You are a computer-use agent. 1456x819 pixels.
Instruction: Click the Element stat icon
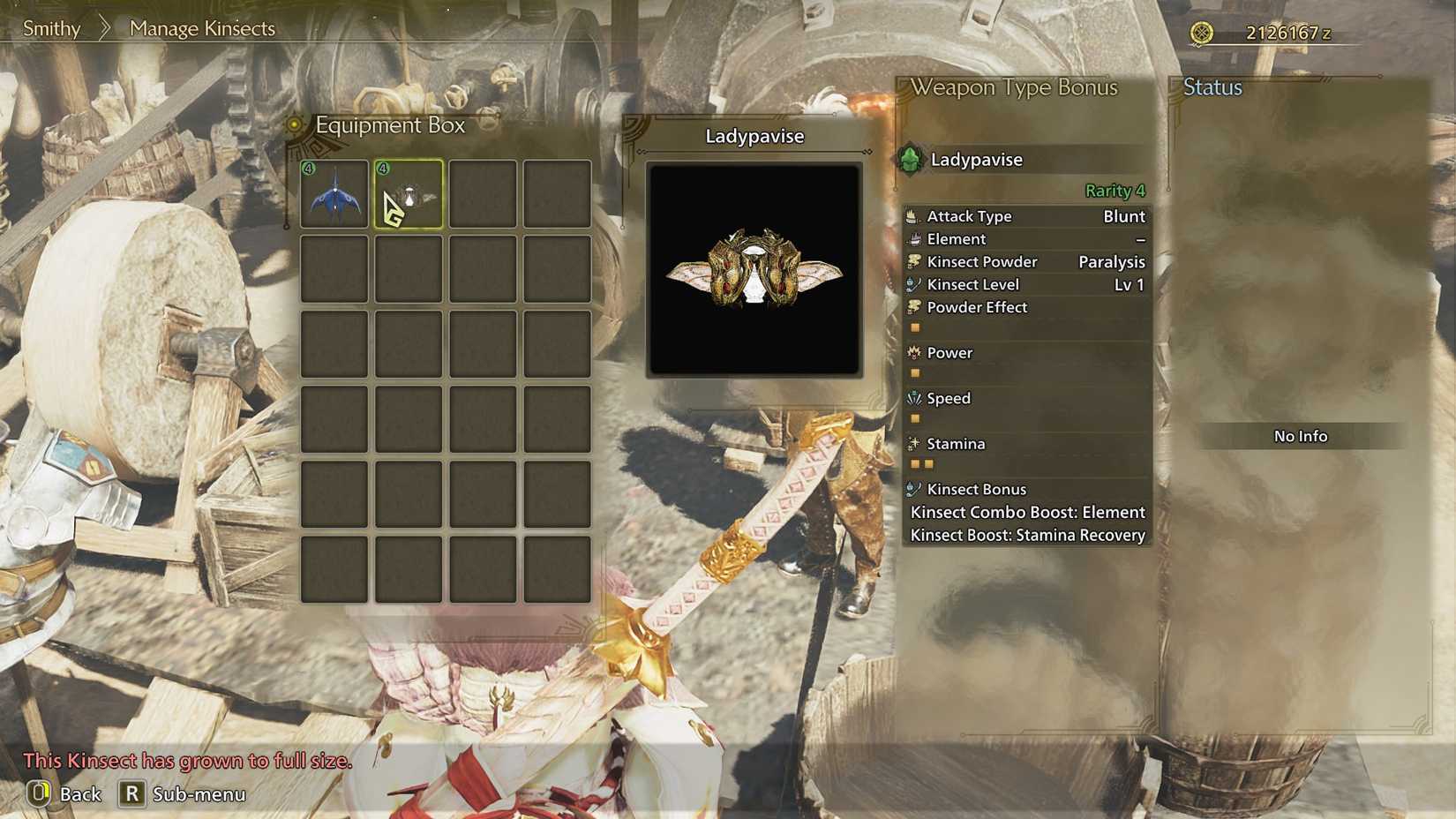(912, 238)
